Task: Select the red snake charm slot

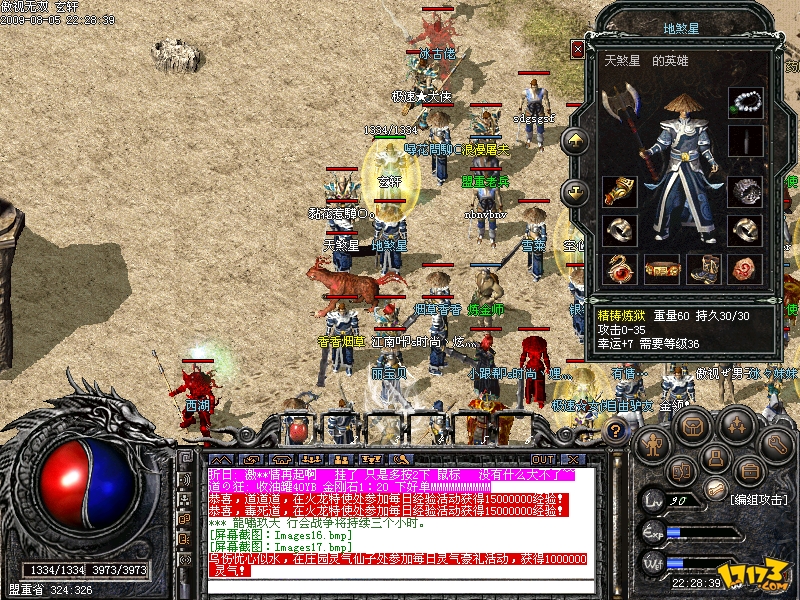Action: click(x=620, y=268)
